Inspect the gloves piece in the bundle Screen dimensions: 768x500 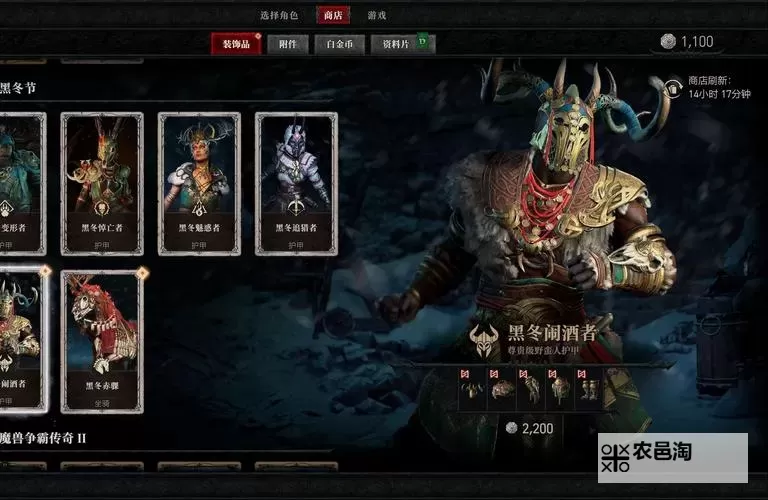tap(531, 389)
